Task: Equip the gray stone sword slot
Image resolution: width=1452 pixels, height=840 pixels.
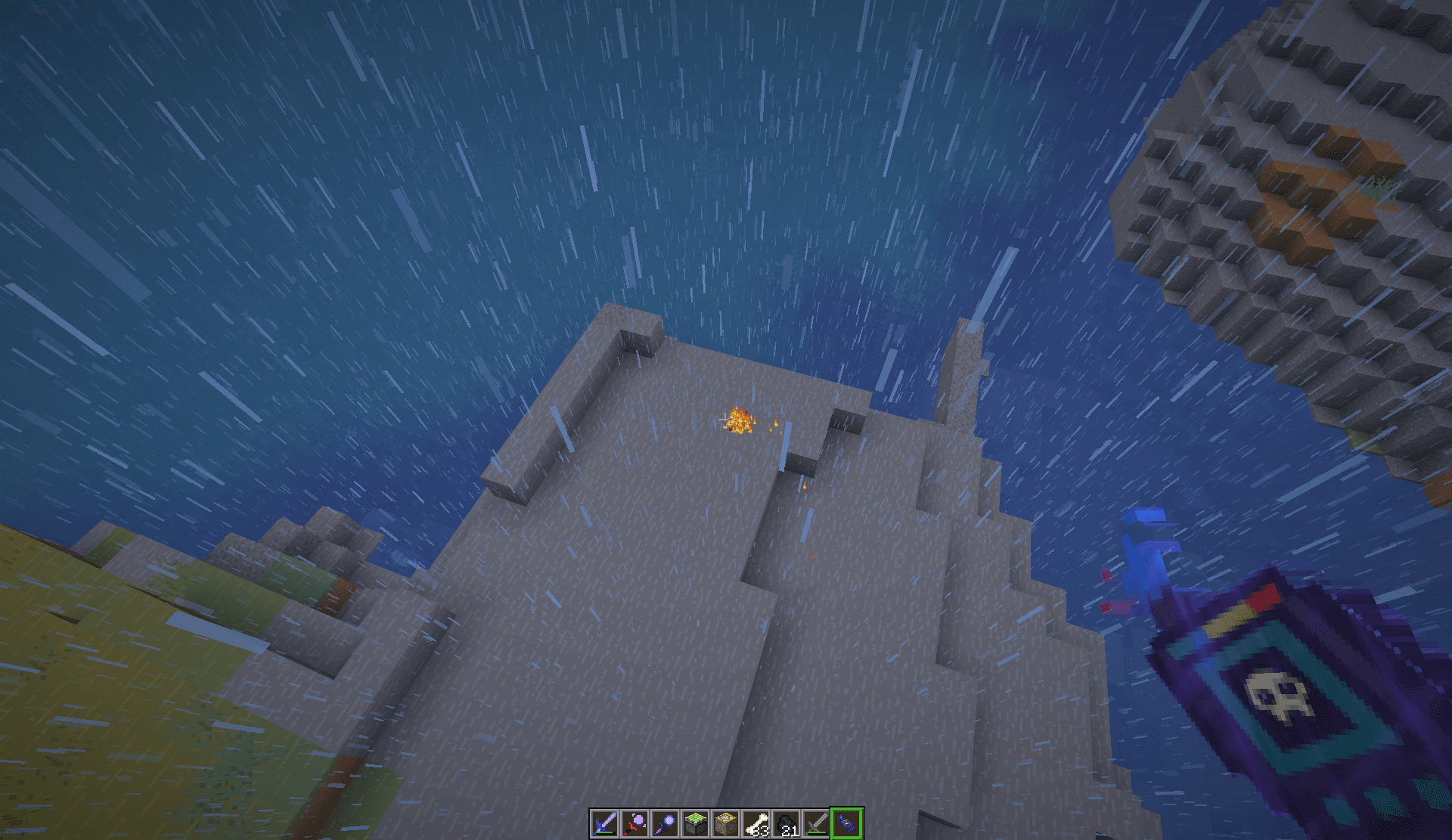Action: [x=817, y=823]
